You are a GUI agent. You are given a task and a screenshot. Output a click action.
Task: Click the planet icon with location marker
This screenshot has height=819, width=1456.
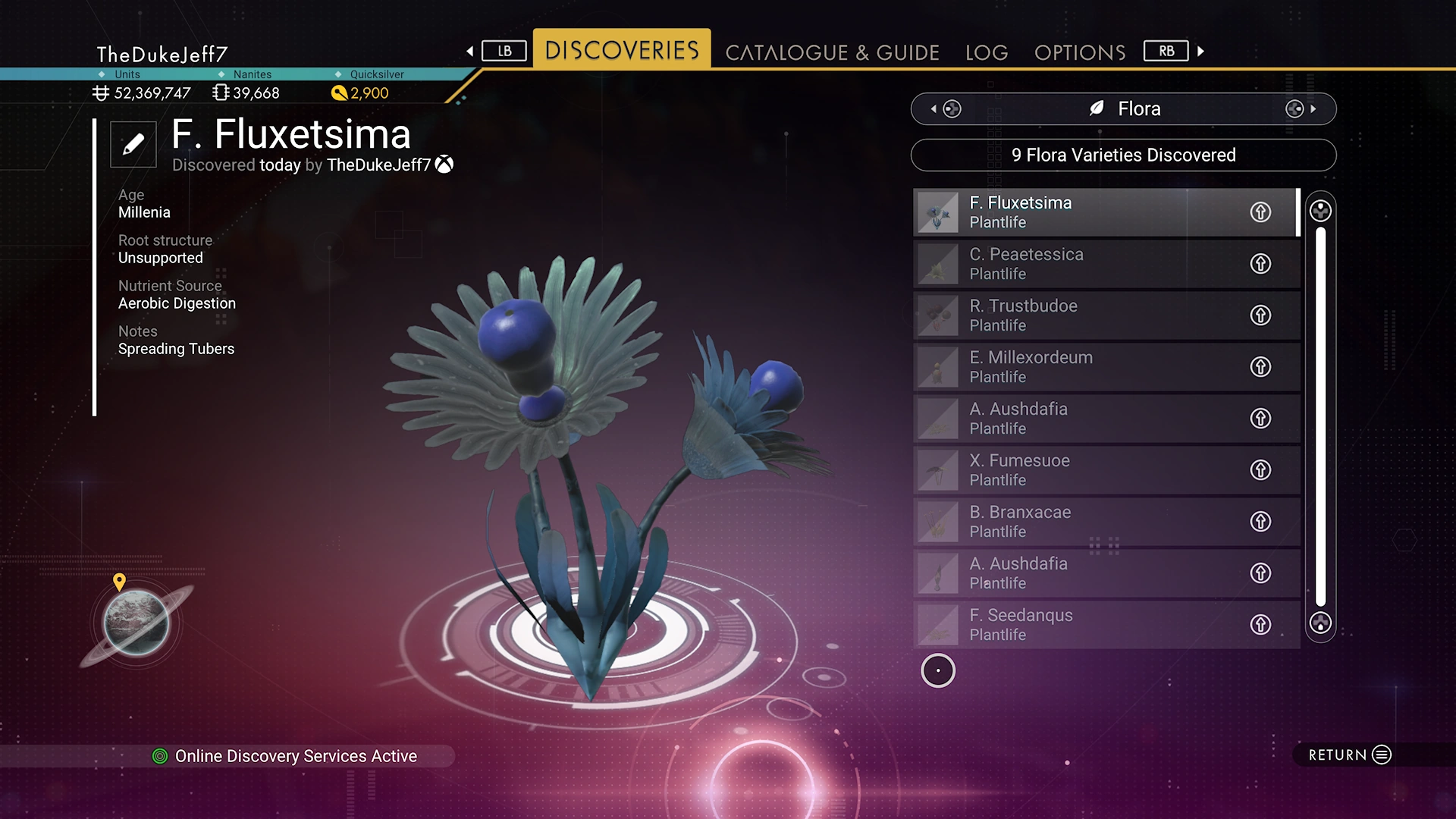136,622
